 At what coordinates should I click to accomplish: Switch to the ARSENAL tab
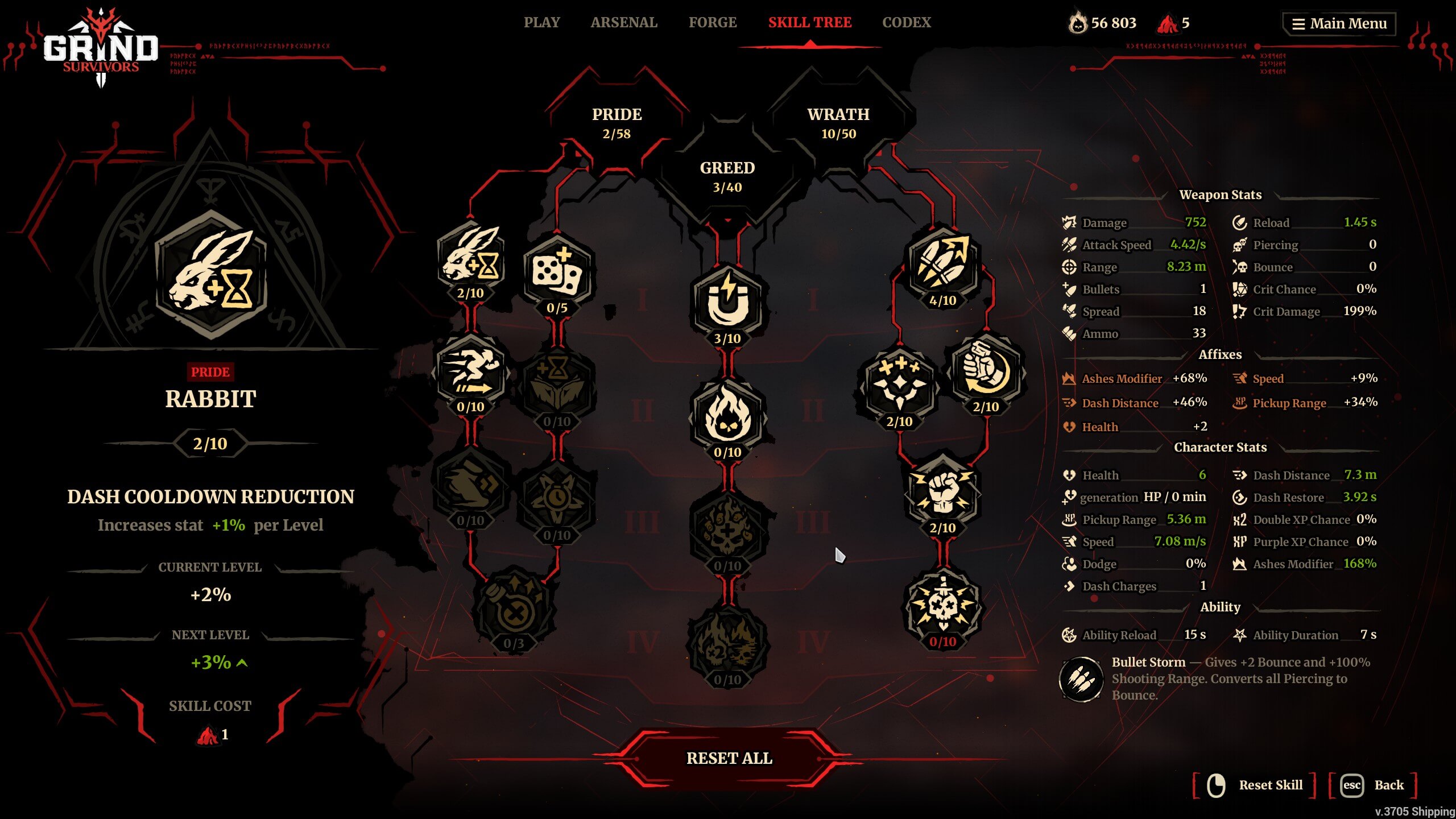click(623, 23)
